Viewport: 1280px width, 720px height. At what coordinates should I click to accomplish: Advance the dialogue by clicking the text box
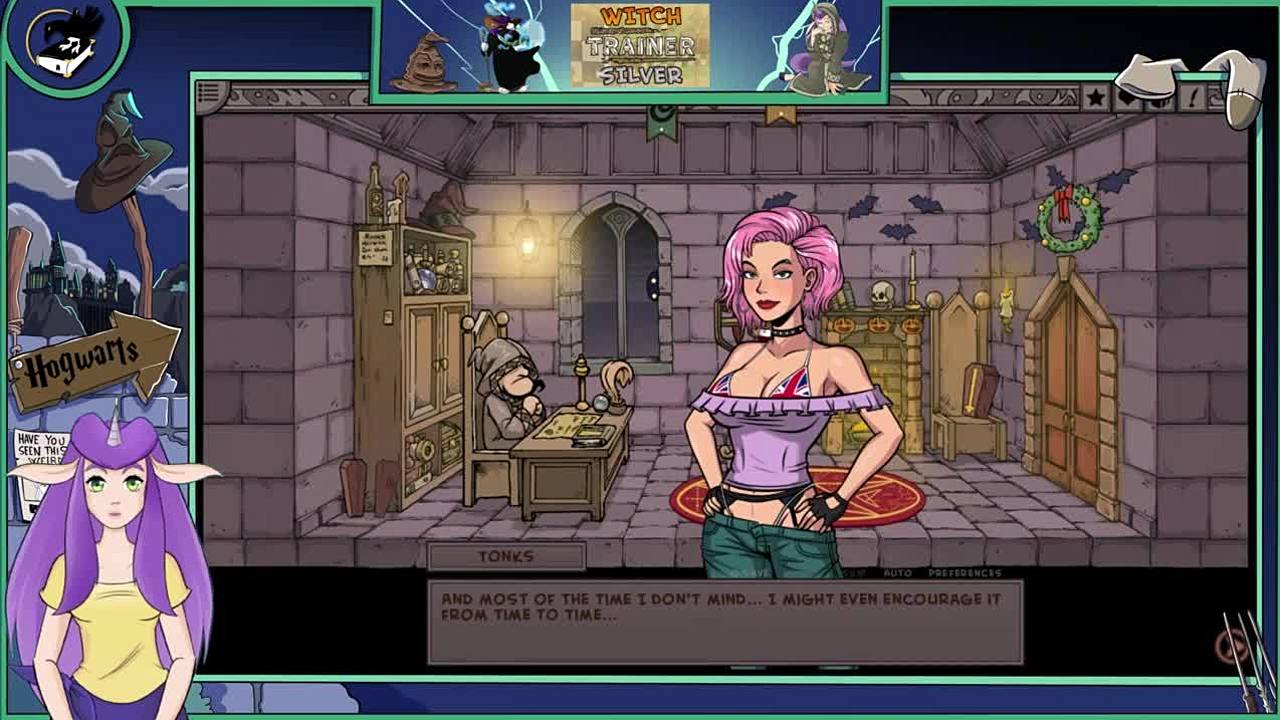(x=725, y=621)
